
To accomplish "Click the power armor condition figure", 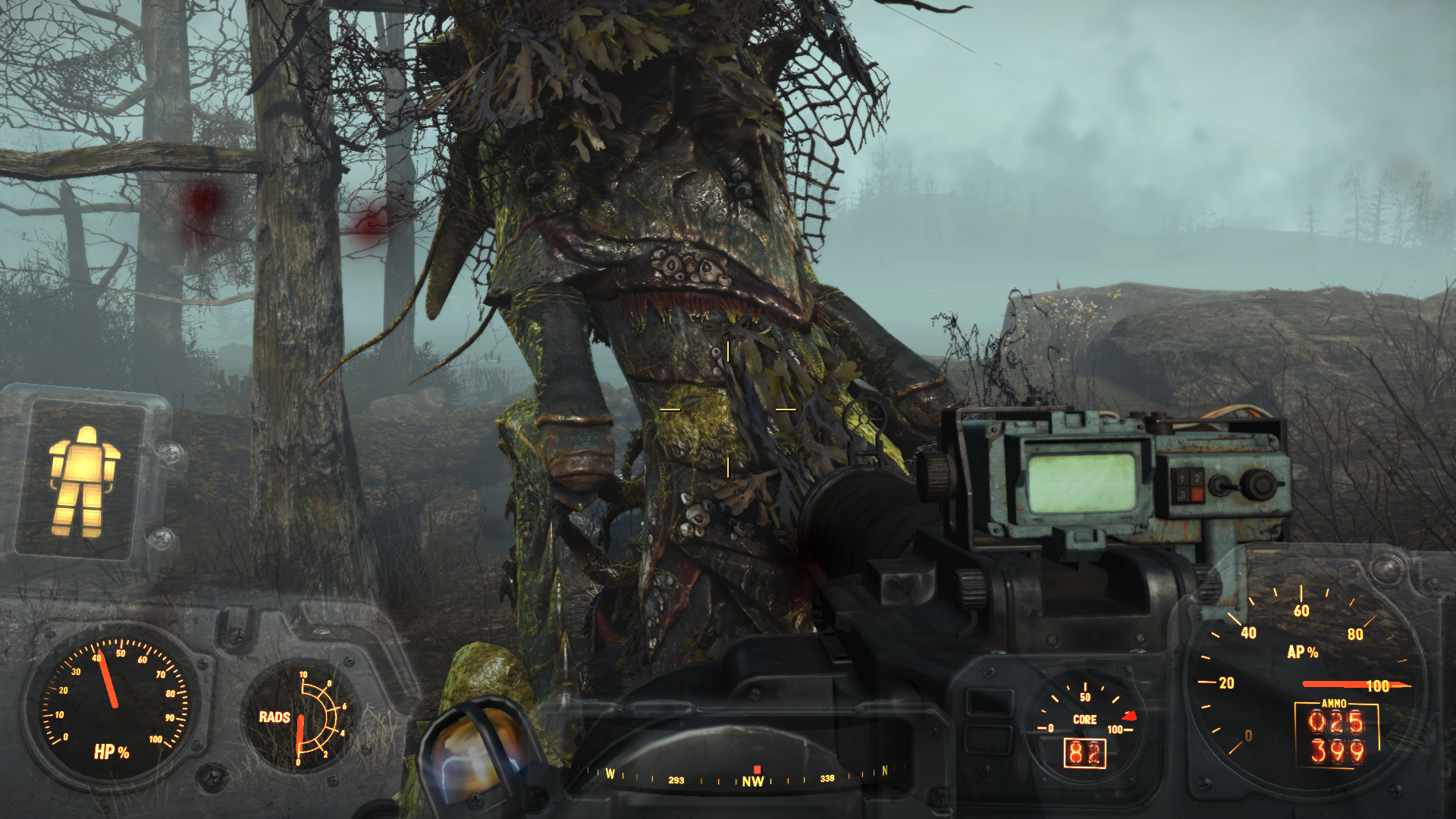I will (83, 481).
